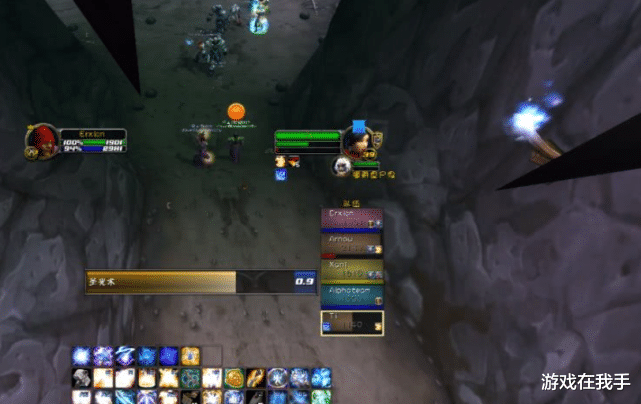641x404 pixels.
Task: Activate the gold round coin ability
Action: coord(234,378)
